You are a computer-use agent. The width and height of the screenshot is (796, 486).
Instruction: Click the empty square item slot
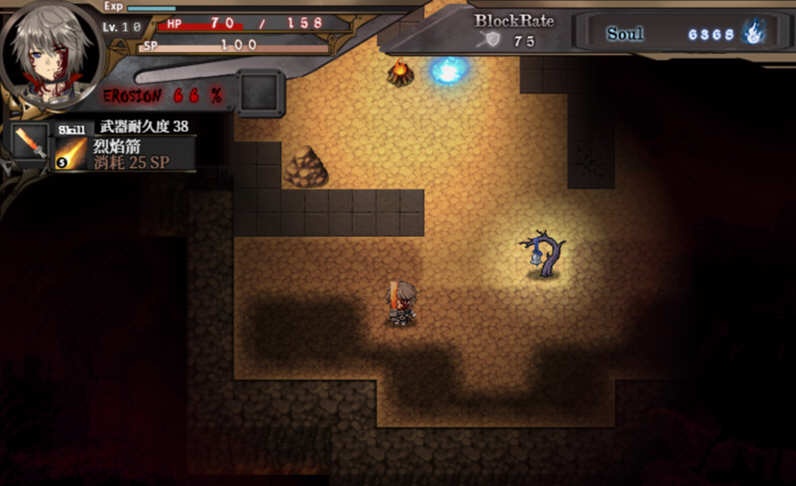tap(260, 92)
